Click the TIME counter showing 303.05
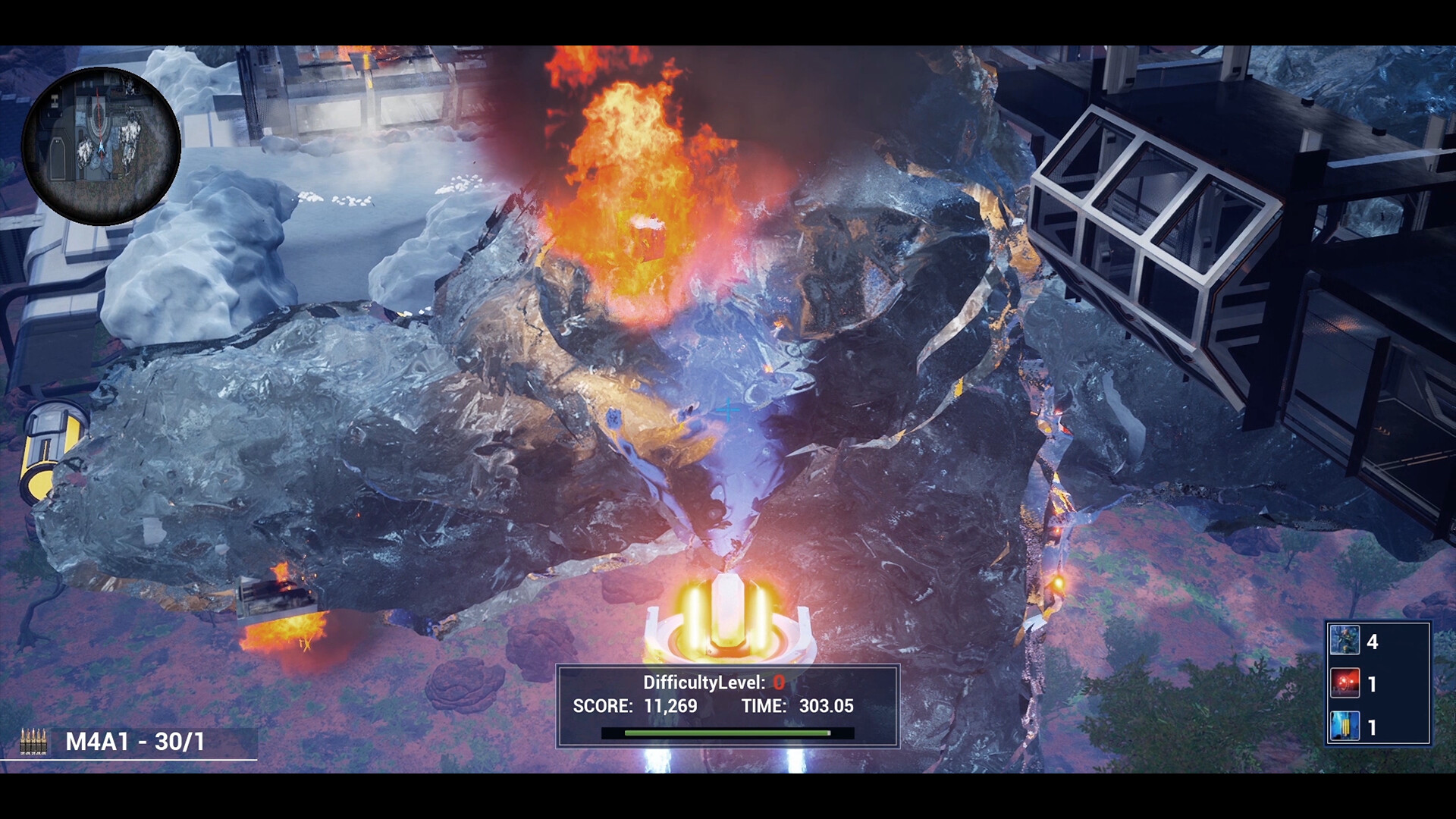This screenshot has width=1456, height=819. pyautogui.click(x=826, y=705)
